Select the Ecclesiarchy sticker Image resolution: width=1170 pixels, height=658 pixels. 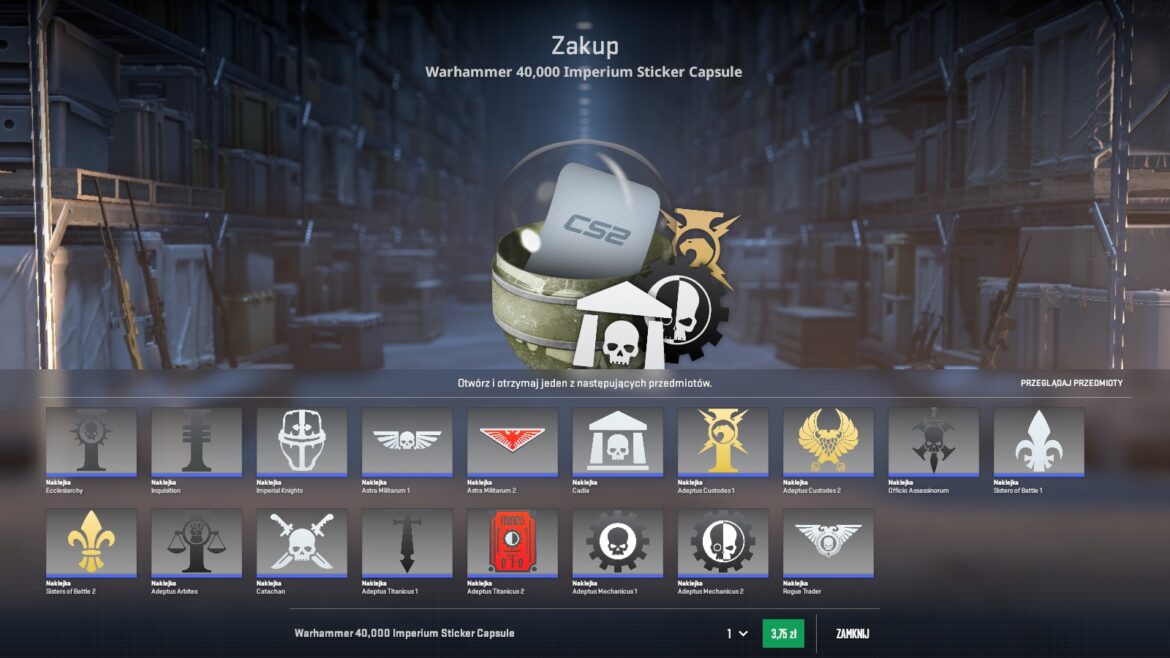91,441
